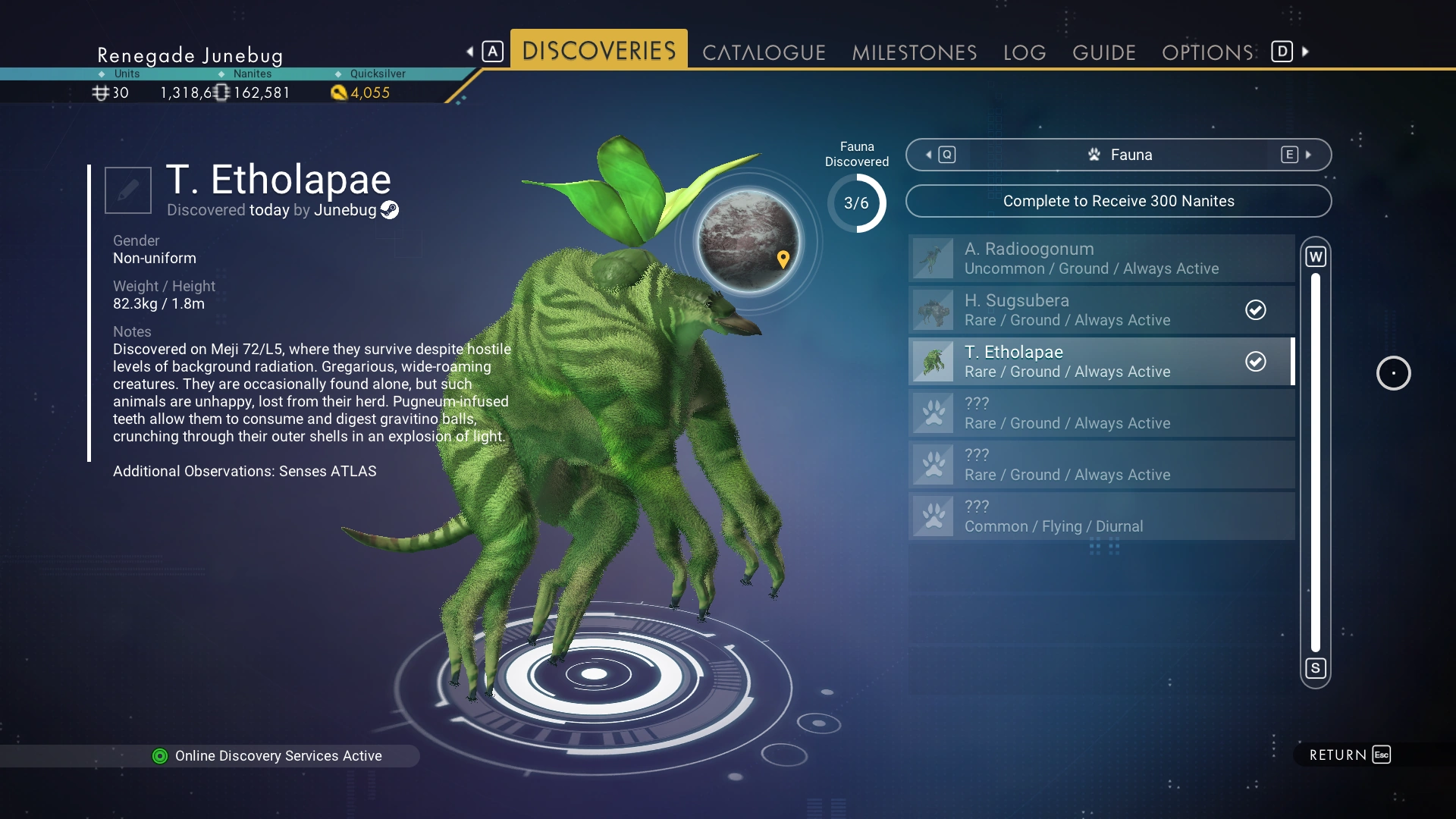
Task: Show the Log tab
Action: [x=1024, y=52]
